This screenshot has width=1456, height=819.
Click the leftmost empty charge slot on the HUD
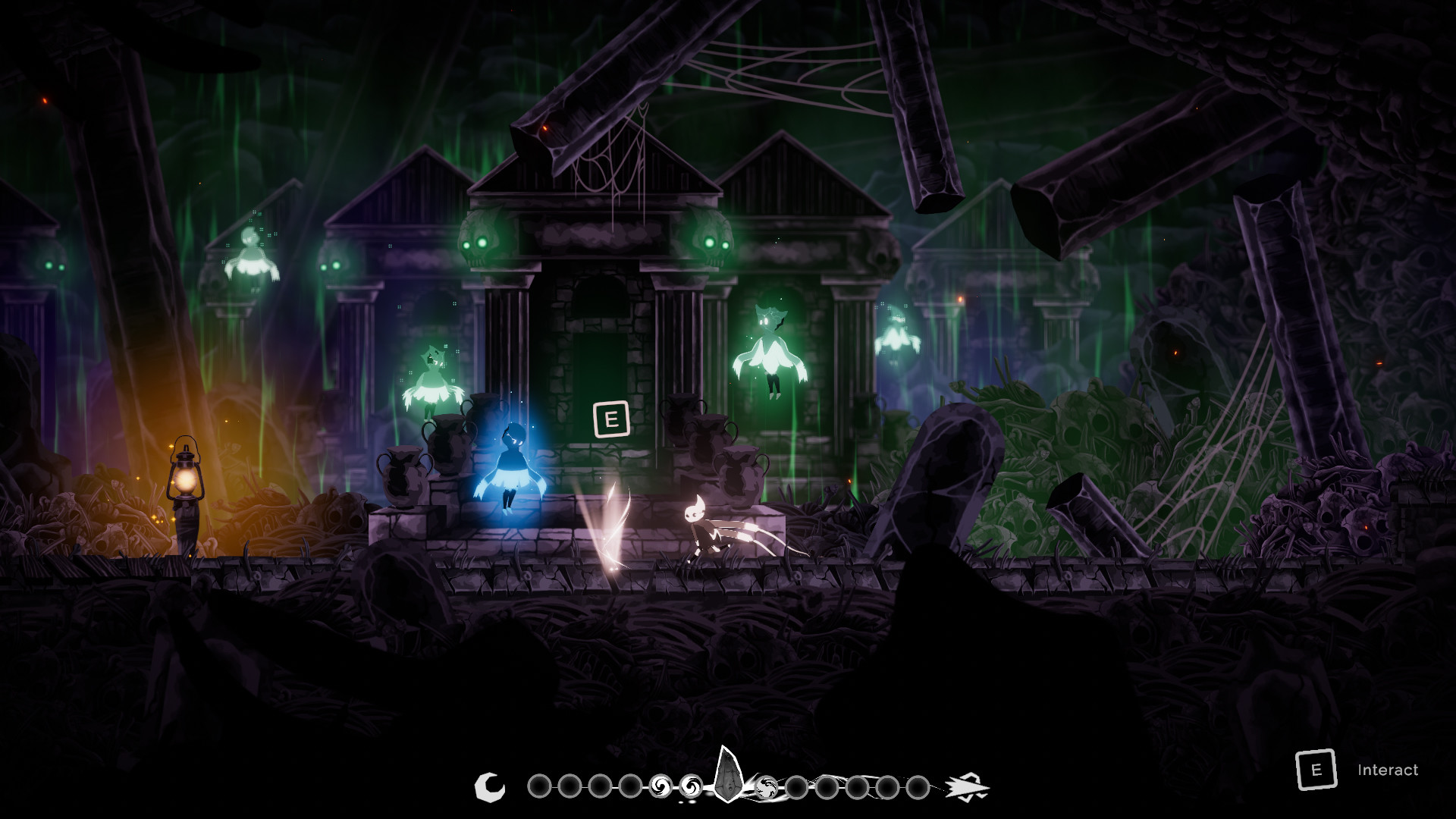click(x=539, y=786)
